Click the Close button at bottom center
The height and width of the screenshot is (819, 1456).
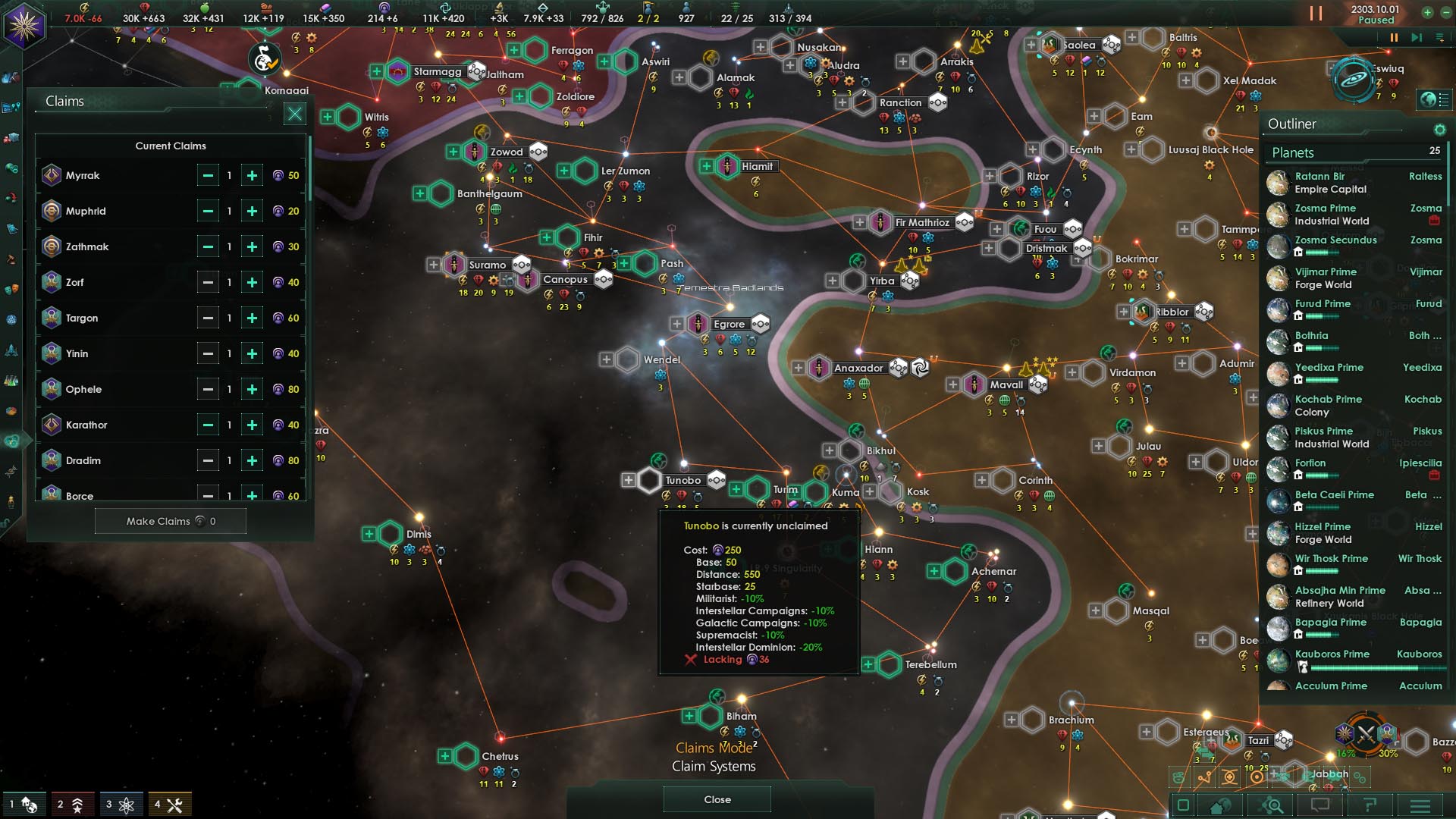tap(716, 799)
